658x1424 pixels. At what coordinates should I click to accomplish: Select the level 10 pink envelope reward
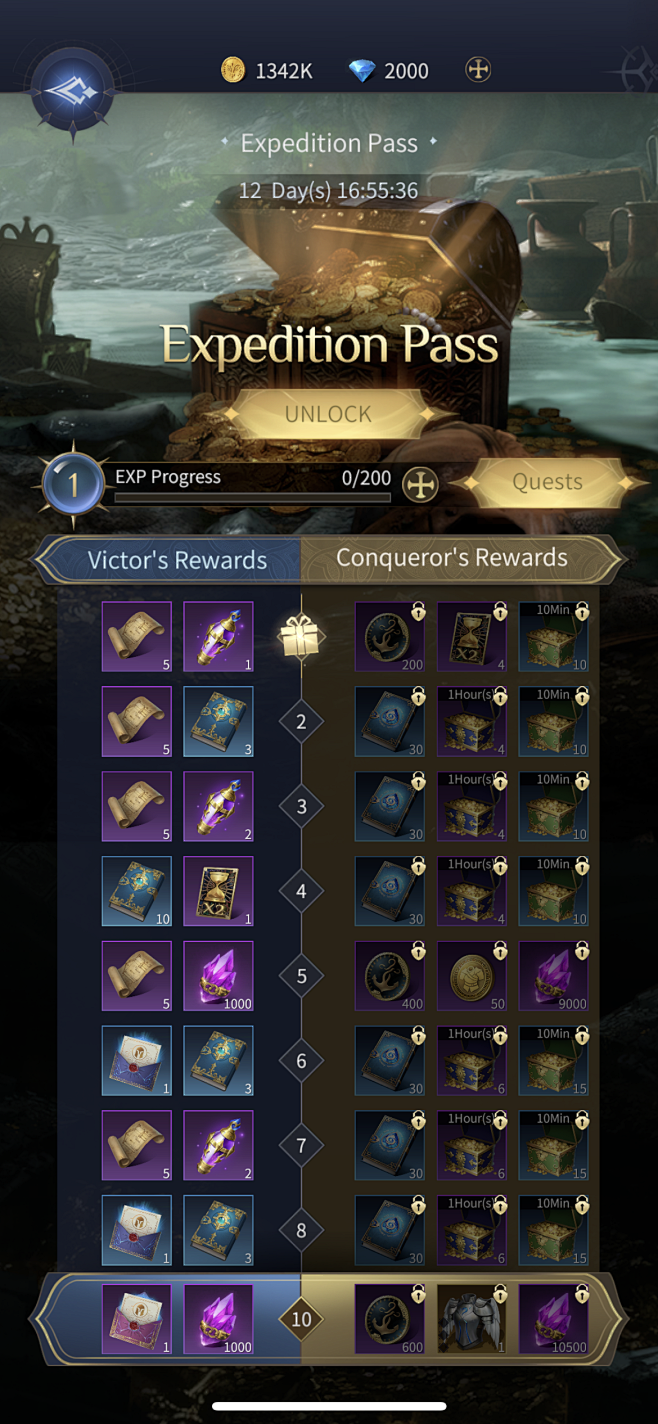pos(136,1319)
